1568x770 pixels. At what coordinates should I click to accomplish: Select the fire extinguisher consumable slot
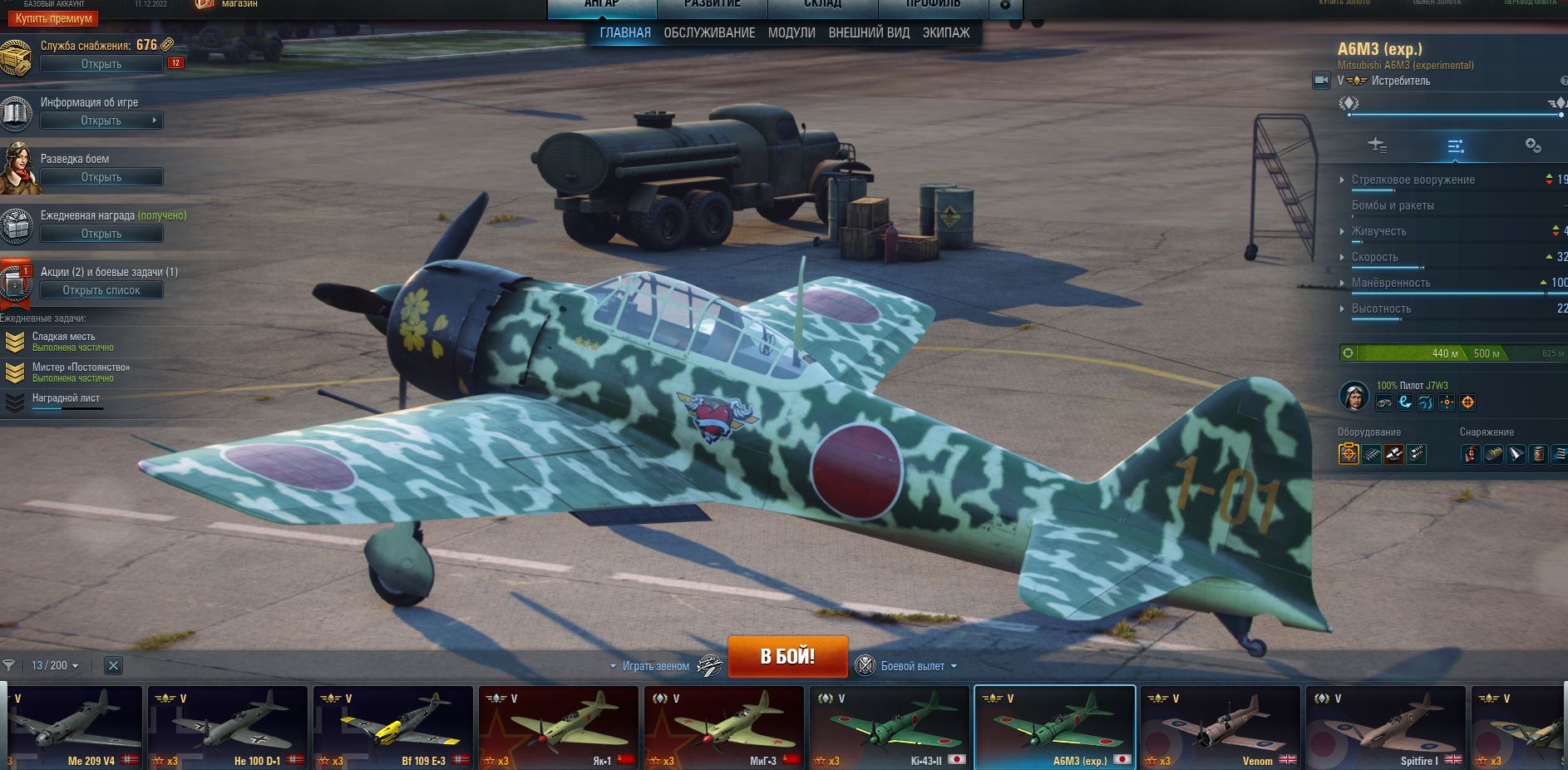[1471, 455]
